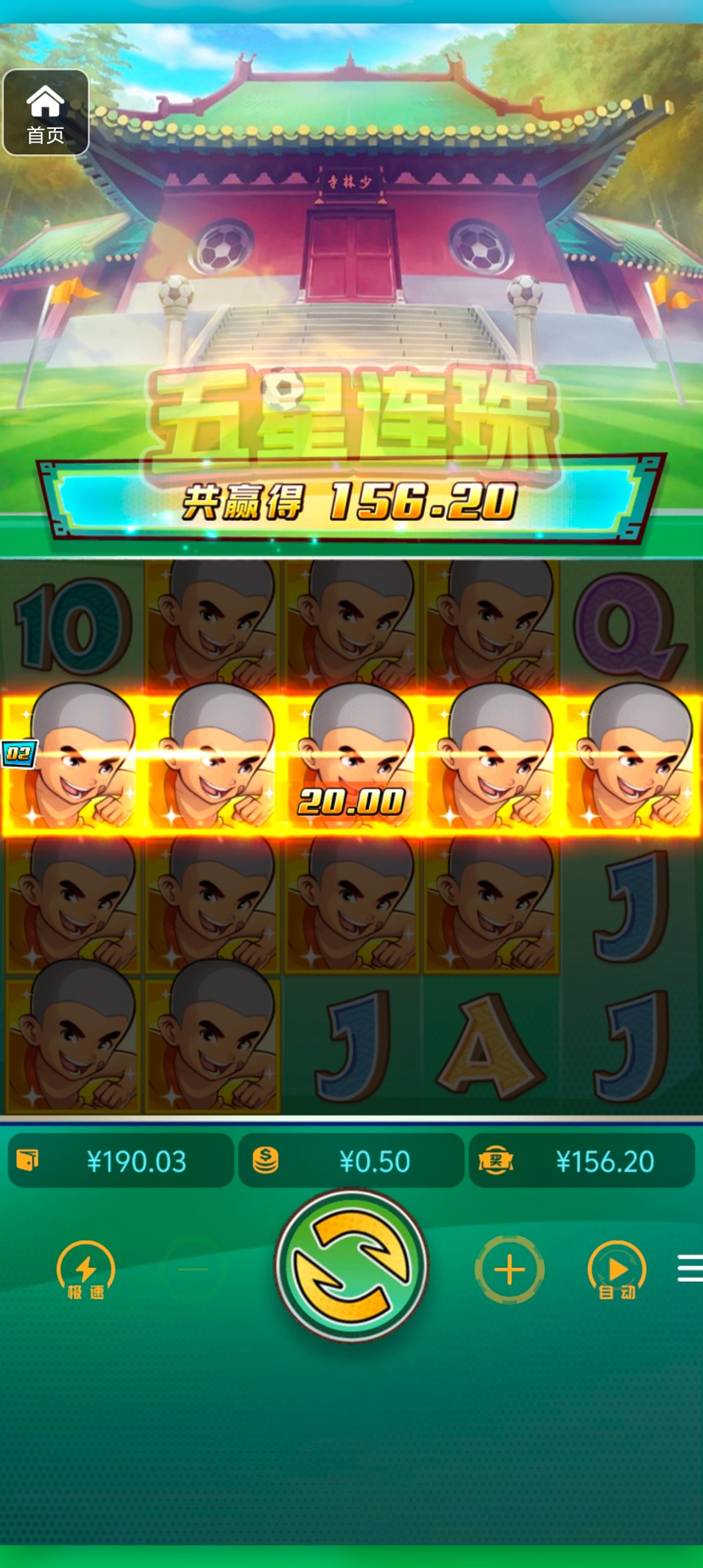The width and height of the screenshot is (703, 1568).
Task: Activate the turbo speed (极速) lightning mode
Action: [85, 1270]
